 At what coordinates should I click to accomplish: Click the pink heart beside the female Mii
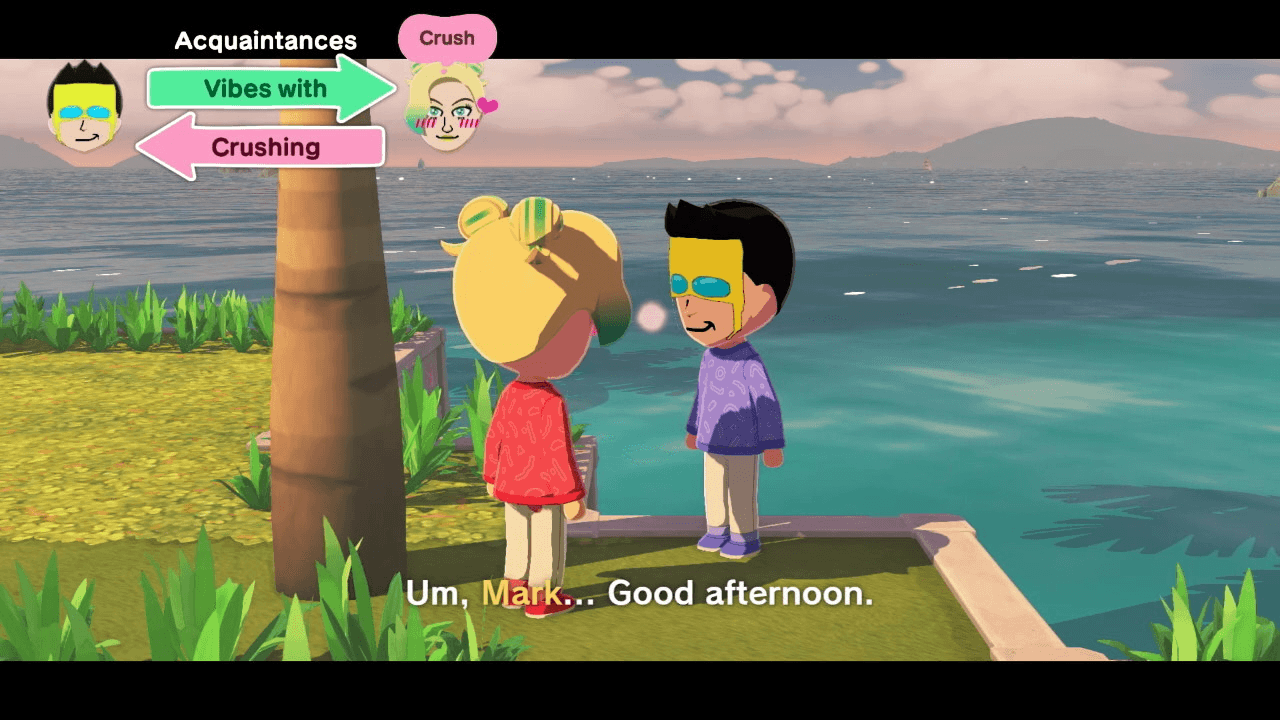click(487, 104)
